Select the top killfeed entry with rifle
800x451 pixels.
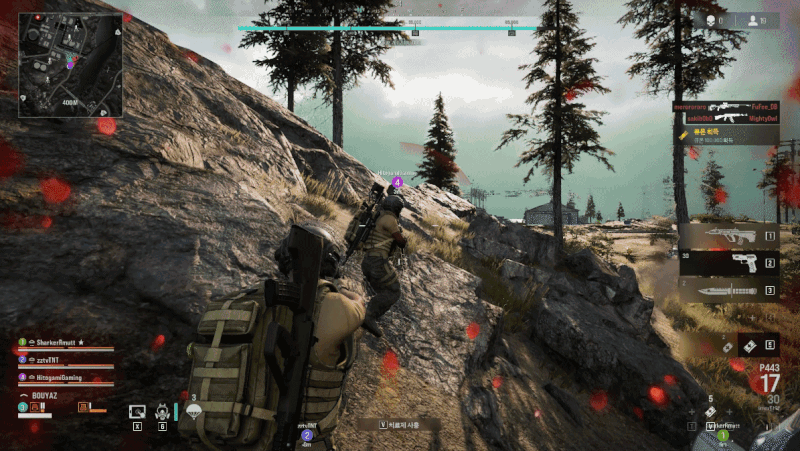coord(725,105)
